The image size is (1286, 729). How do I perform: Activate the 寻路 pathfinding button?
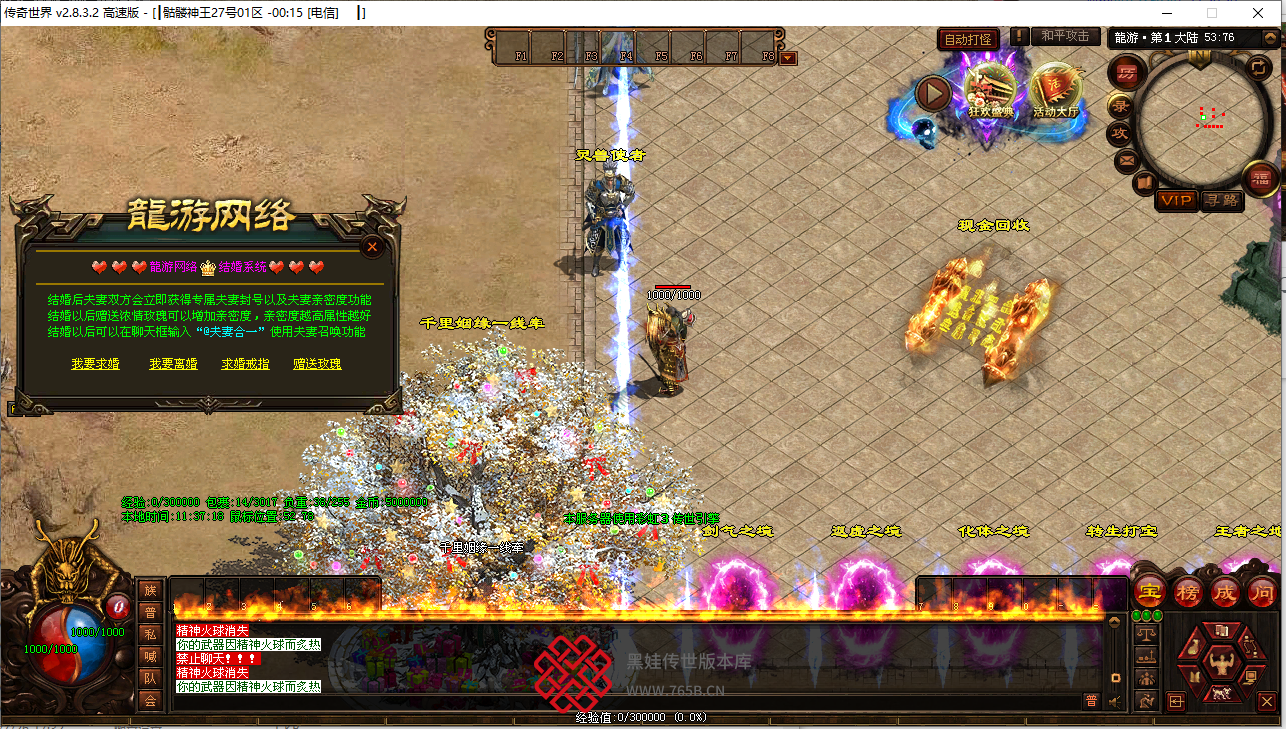pos(1222,200)
